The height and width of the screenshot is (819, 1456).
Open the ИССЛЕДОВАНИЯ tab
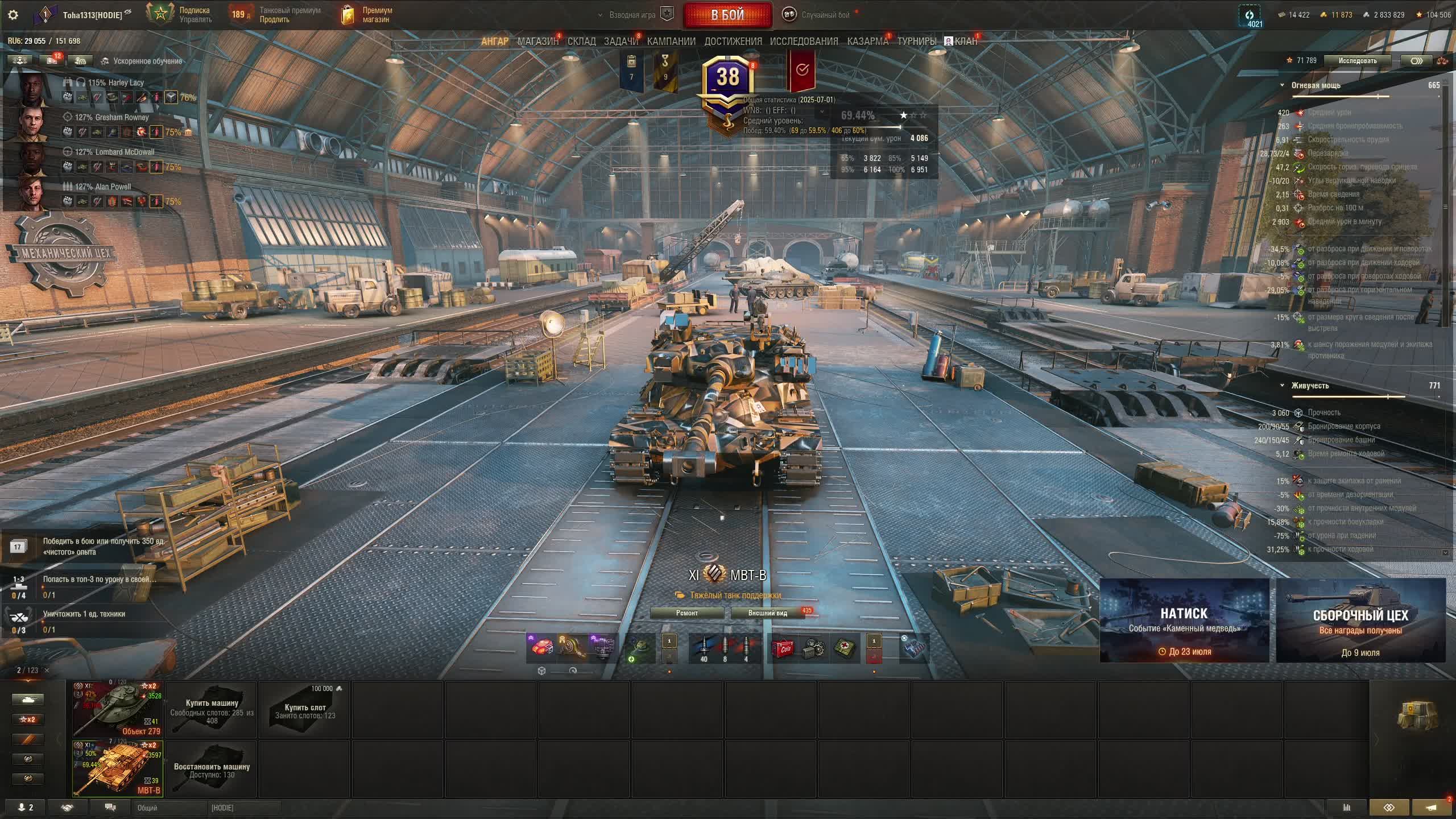[x=804, y=41]
